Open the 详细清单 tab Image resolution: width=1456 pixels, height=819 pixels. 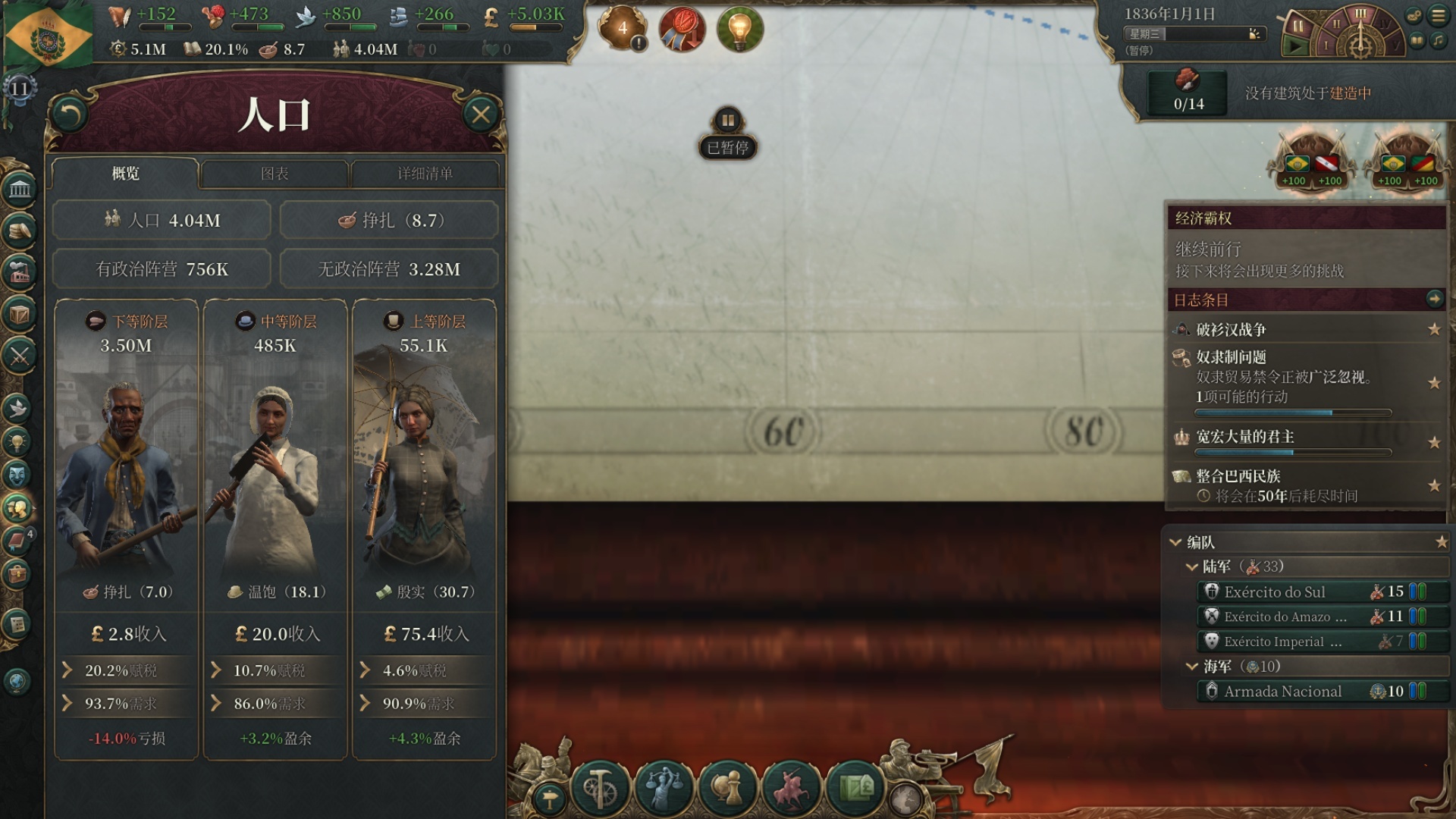tap(425, 174)
